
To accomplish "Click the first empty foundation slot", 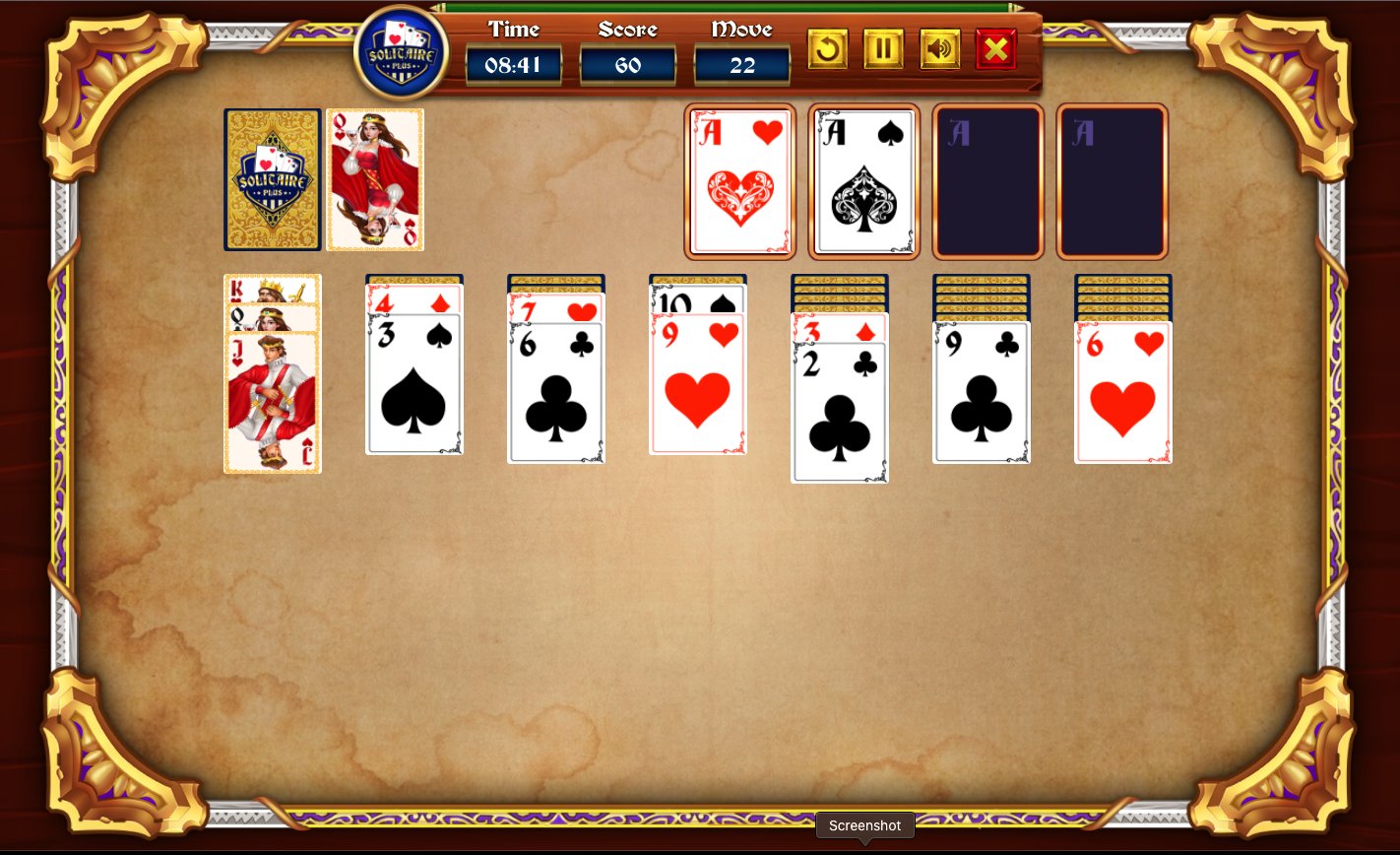I will click(x=987, y=181).
